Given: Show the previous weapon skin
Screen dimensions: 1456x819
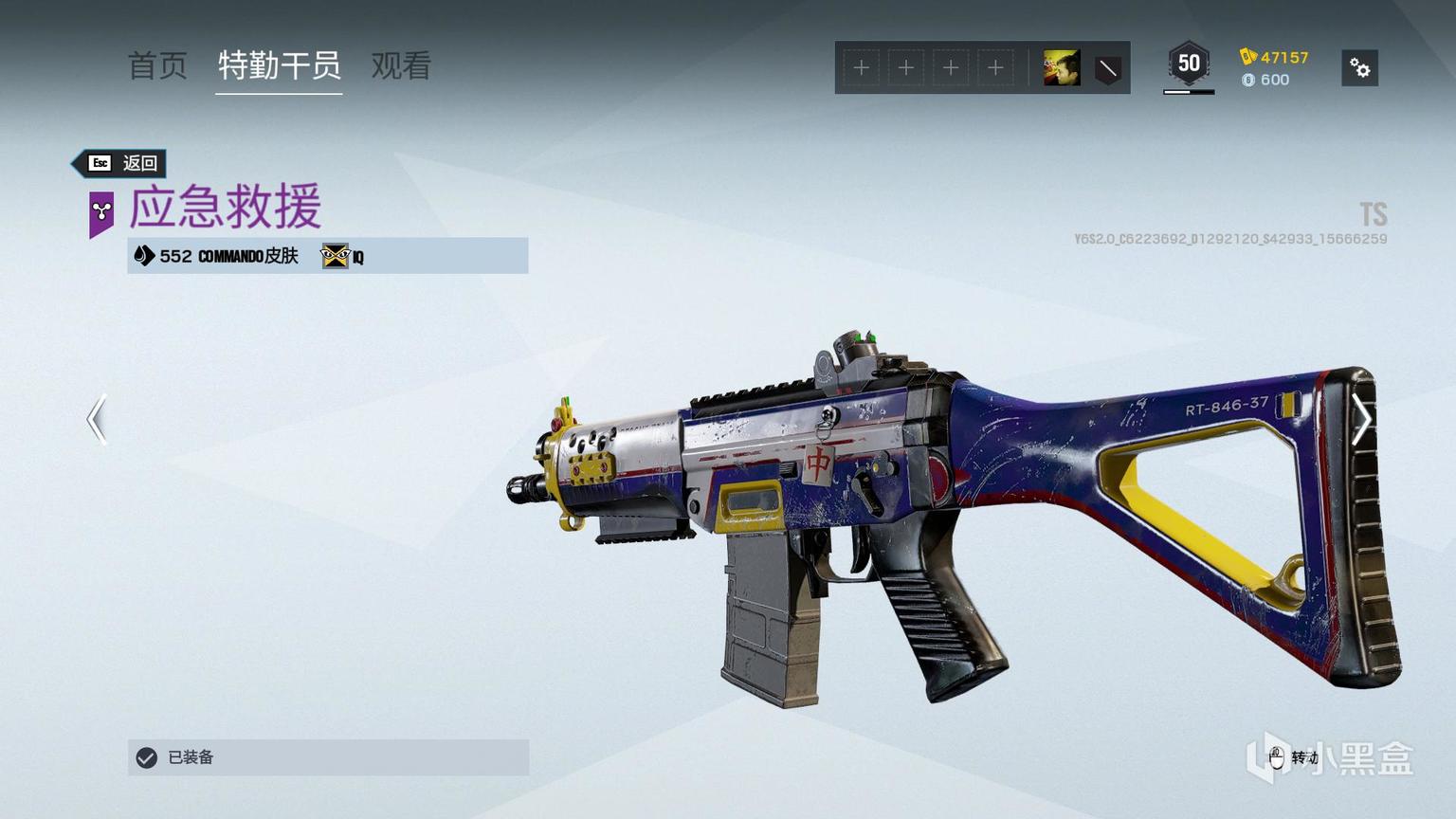Looking at the screenshot, I should (x=97, y=419).
